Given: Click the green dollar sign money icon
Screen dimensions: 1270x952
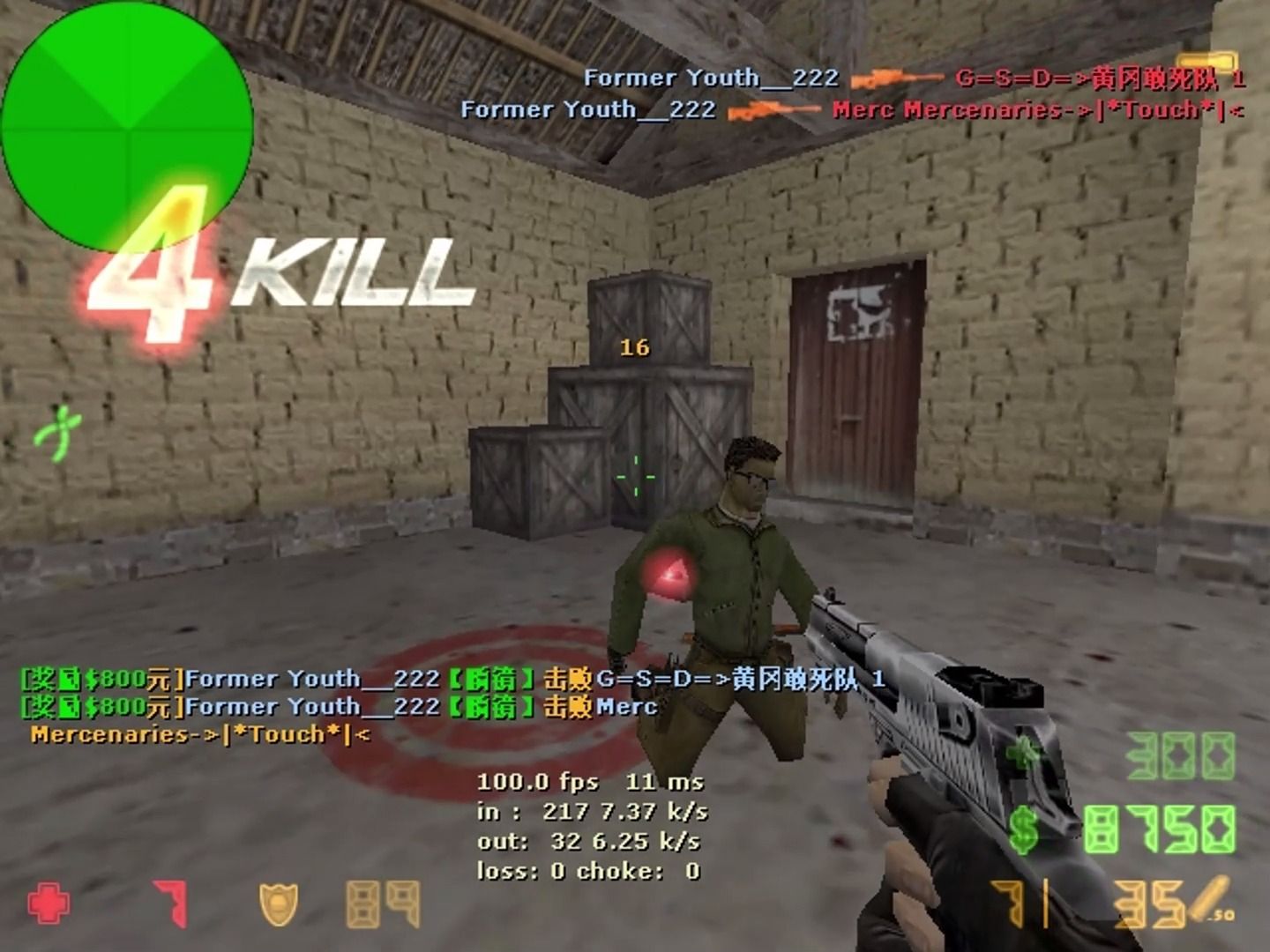Looking at the screenshot, I should (x=1023, y=829).
